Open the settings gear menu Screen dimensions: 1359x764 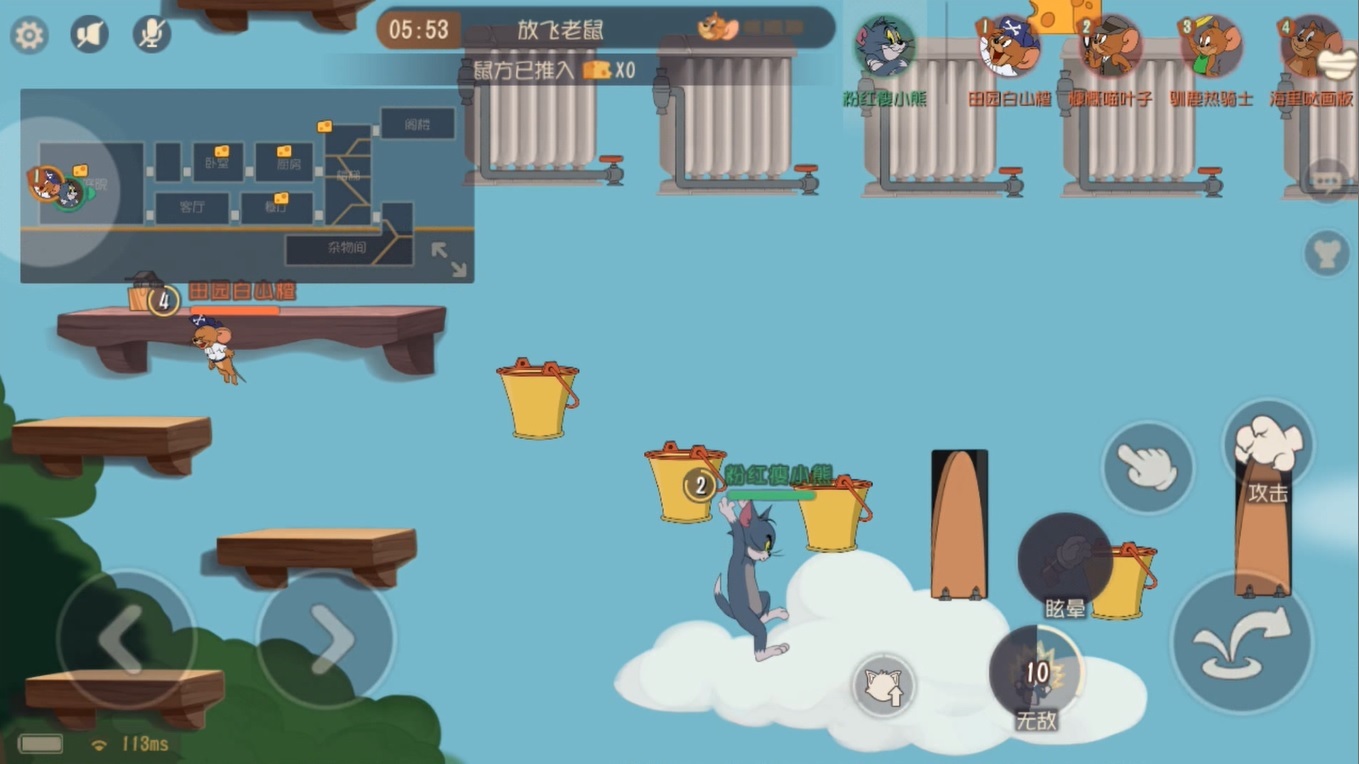[29, 36]
